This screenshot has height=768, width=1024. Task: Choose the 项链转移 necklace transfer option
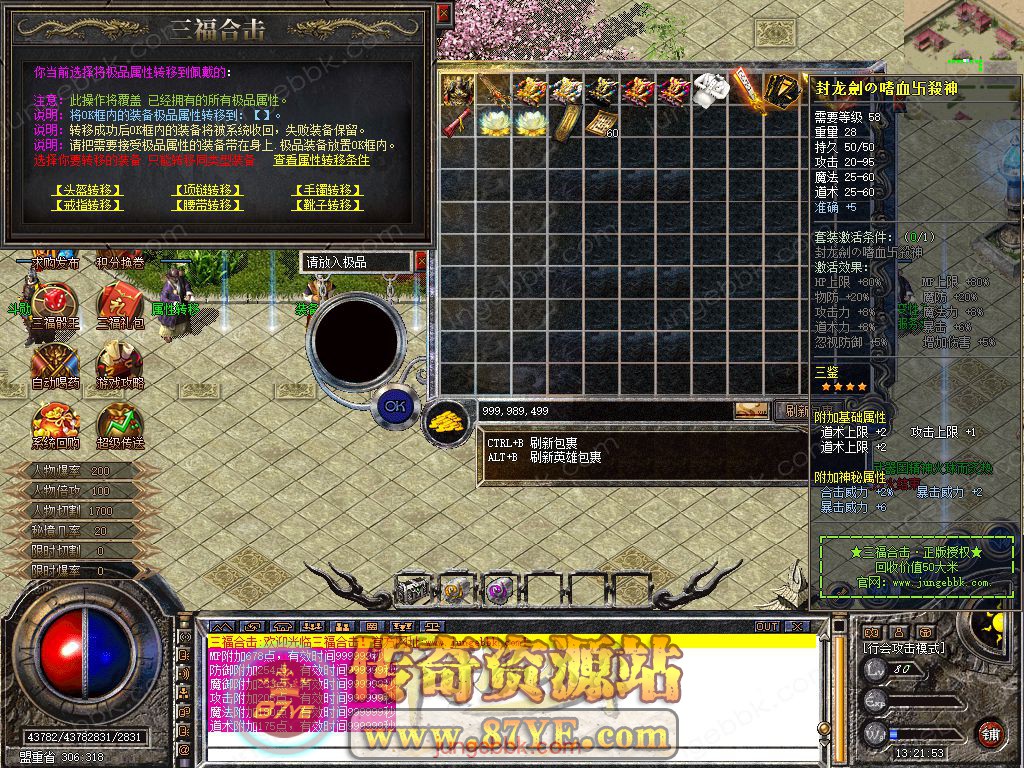[207, 189]
